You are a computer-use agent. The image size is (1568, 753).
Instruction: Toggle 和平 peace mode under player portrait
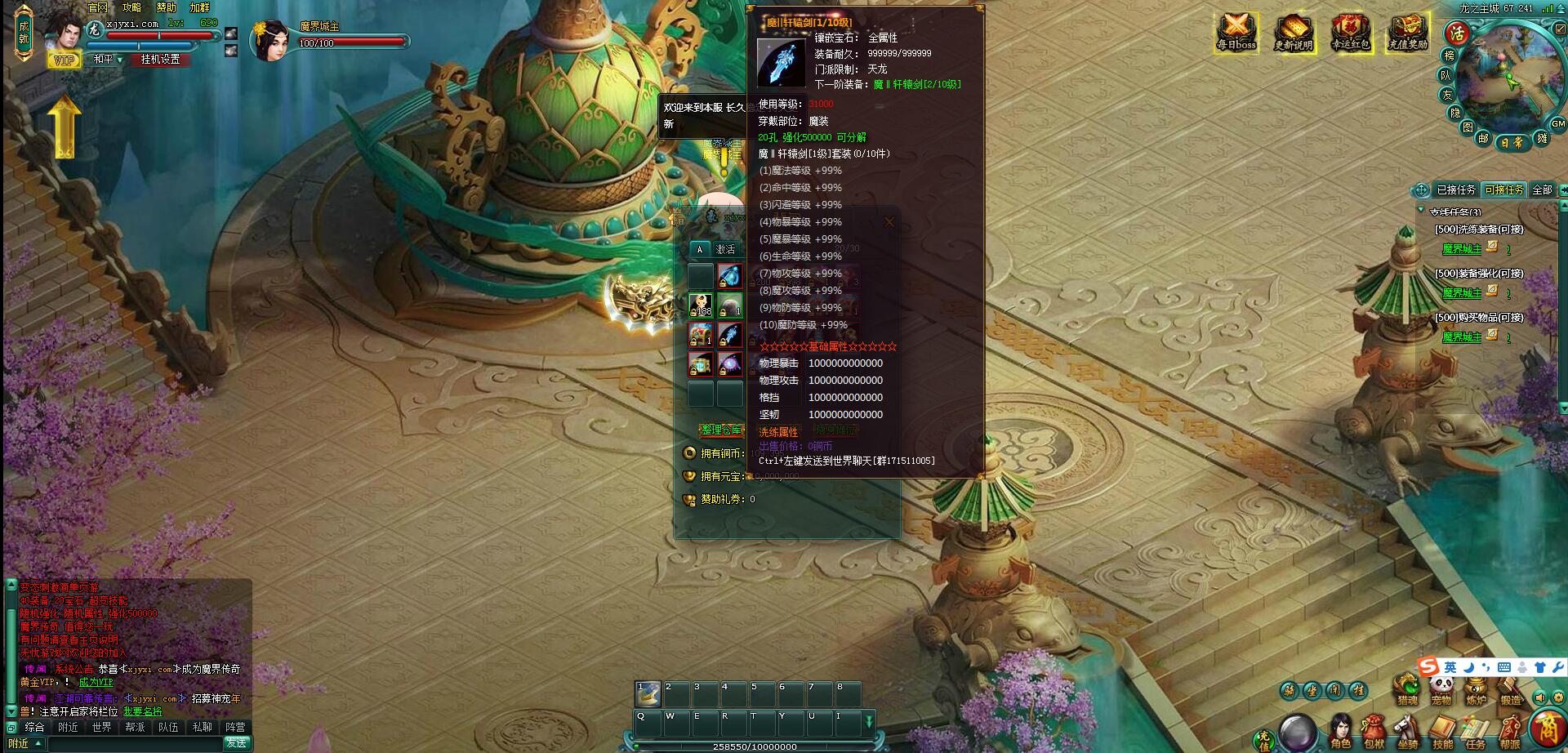tap(107, 60)
